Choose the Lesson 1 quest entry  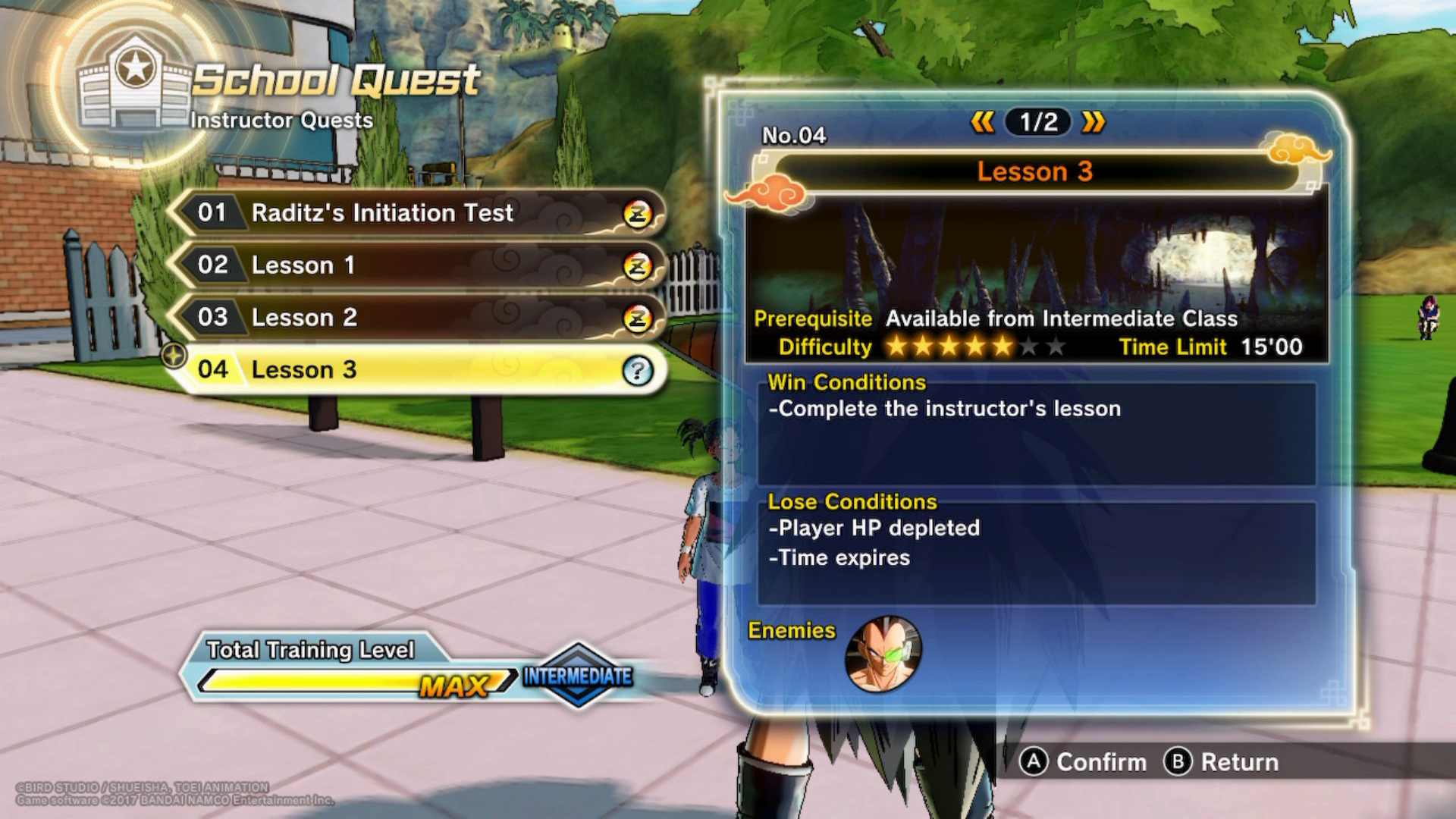point(417,265)
